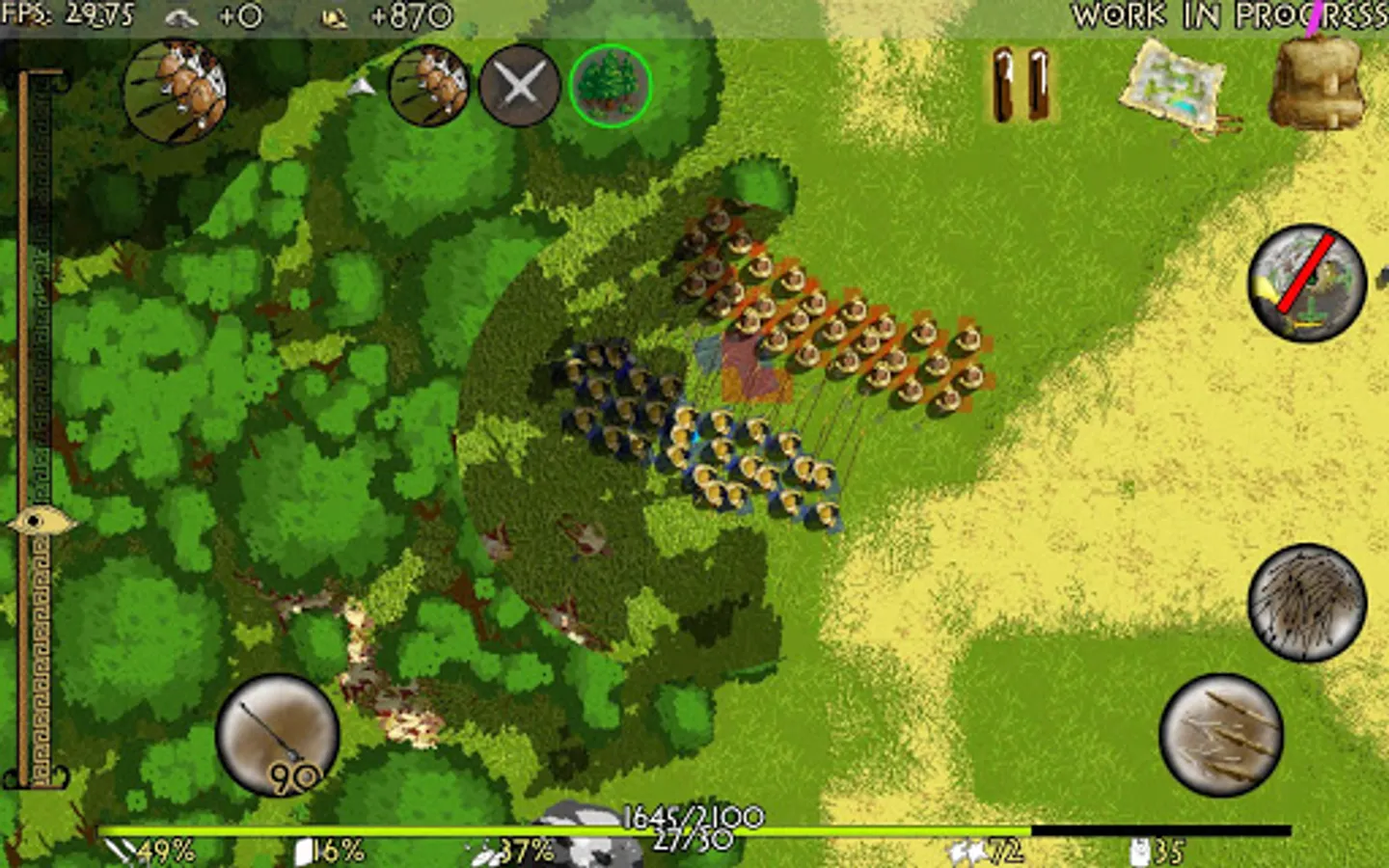Select the tree harvesting icon
1389x868 pixels.
[613, 87]
